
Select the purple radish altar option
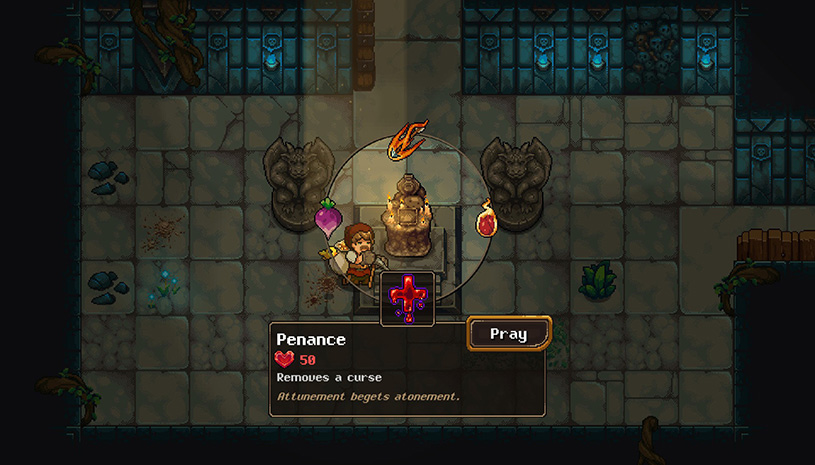[328, 217]
